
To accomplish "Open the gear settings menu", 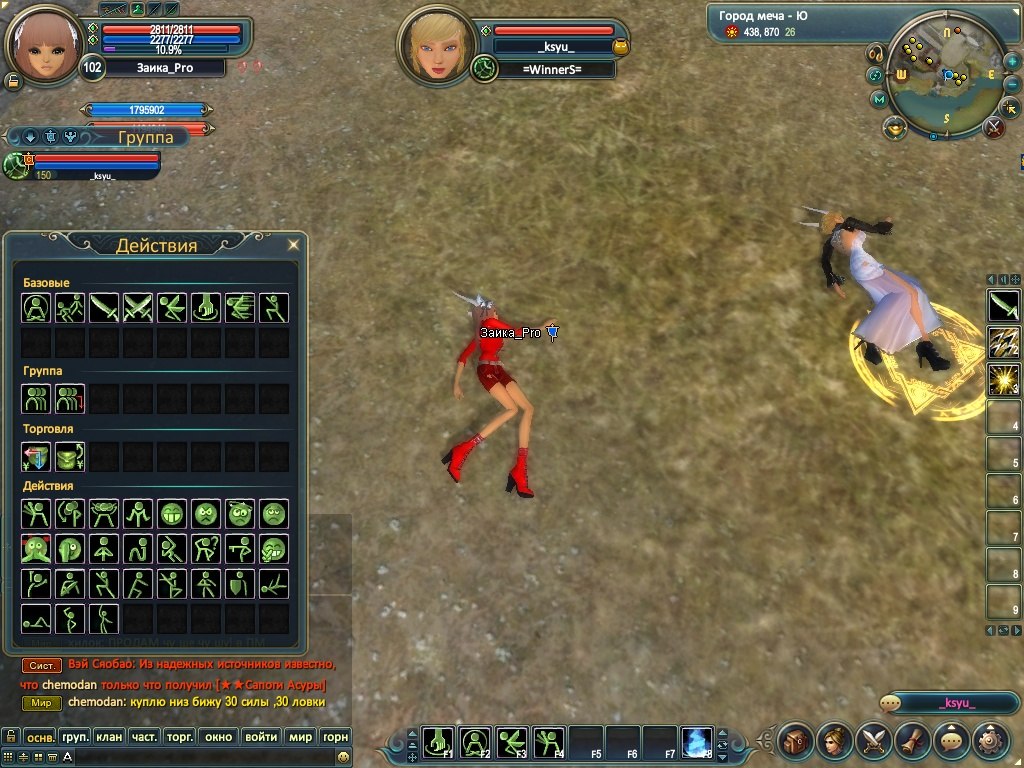I will tap(991, 741).
